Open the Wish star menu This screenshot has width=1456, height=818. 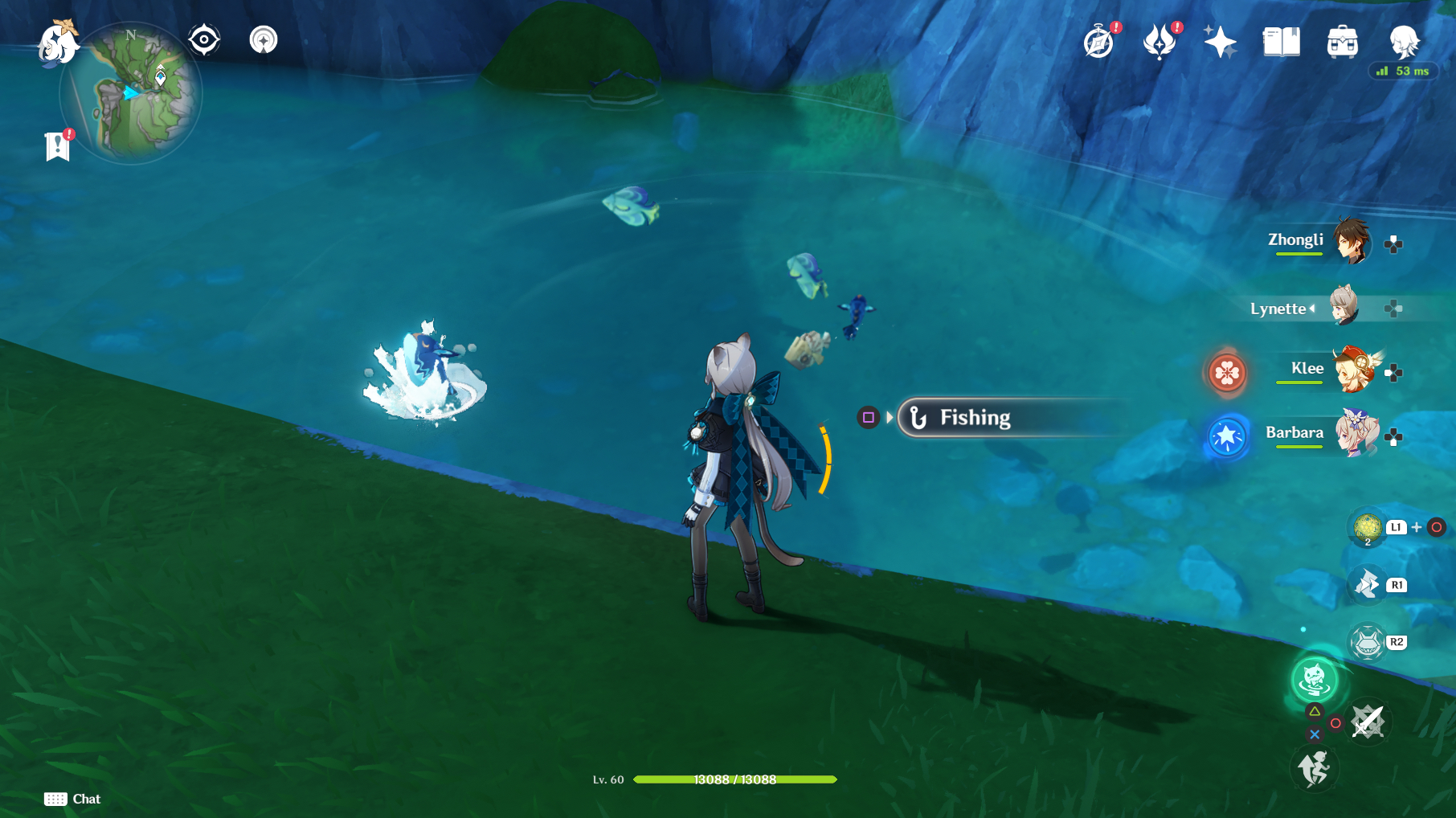click(x=1218, y=40)
